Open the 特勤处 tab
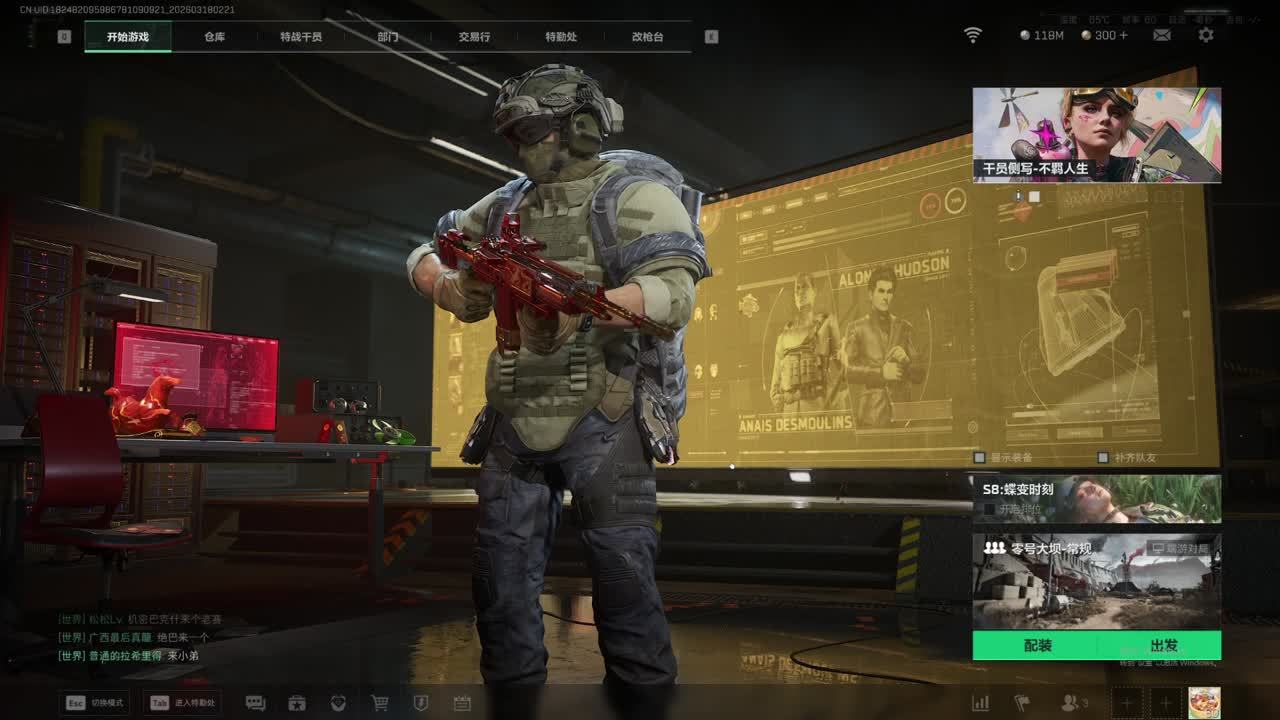The width and height of the screenshot is (1280, 720). (561, 37)
